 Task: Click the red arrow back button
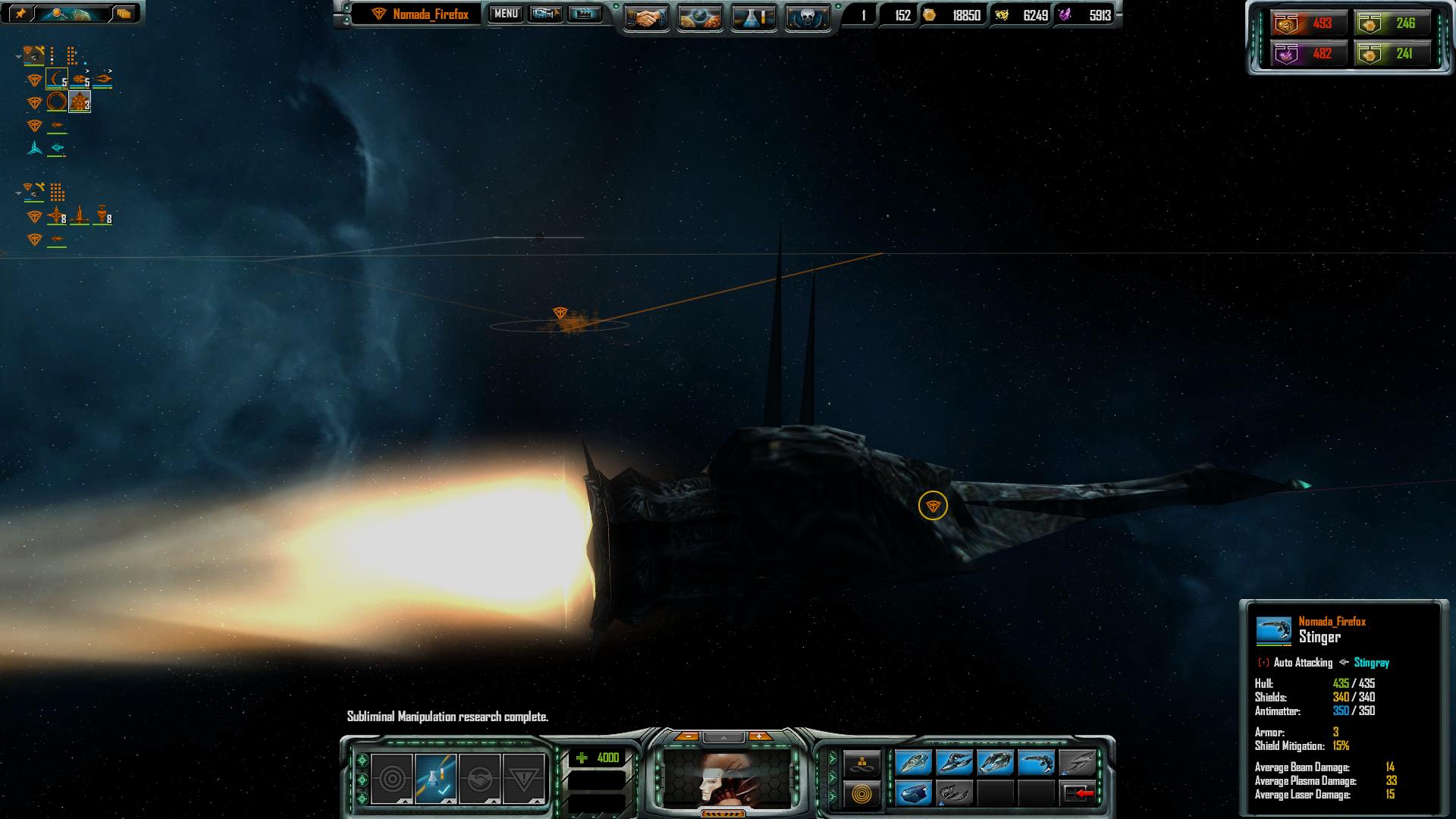1078,793
